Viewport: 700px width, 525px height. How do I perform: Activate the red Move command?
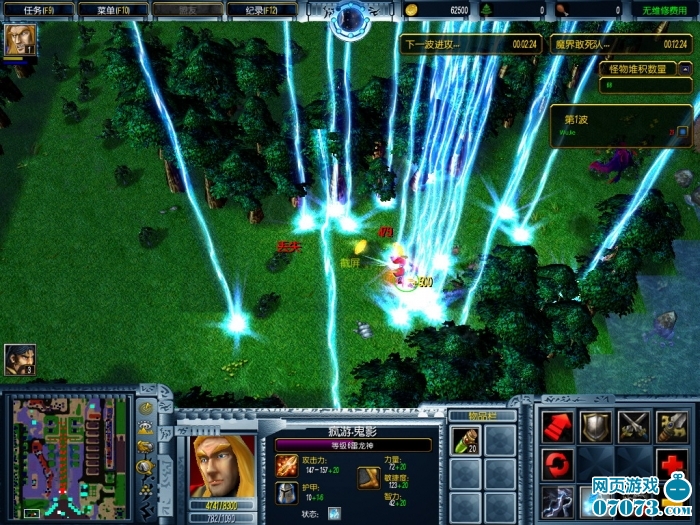557,427
